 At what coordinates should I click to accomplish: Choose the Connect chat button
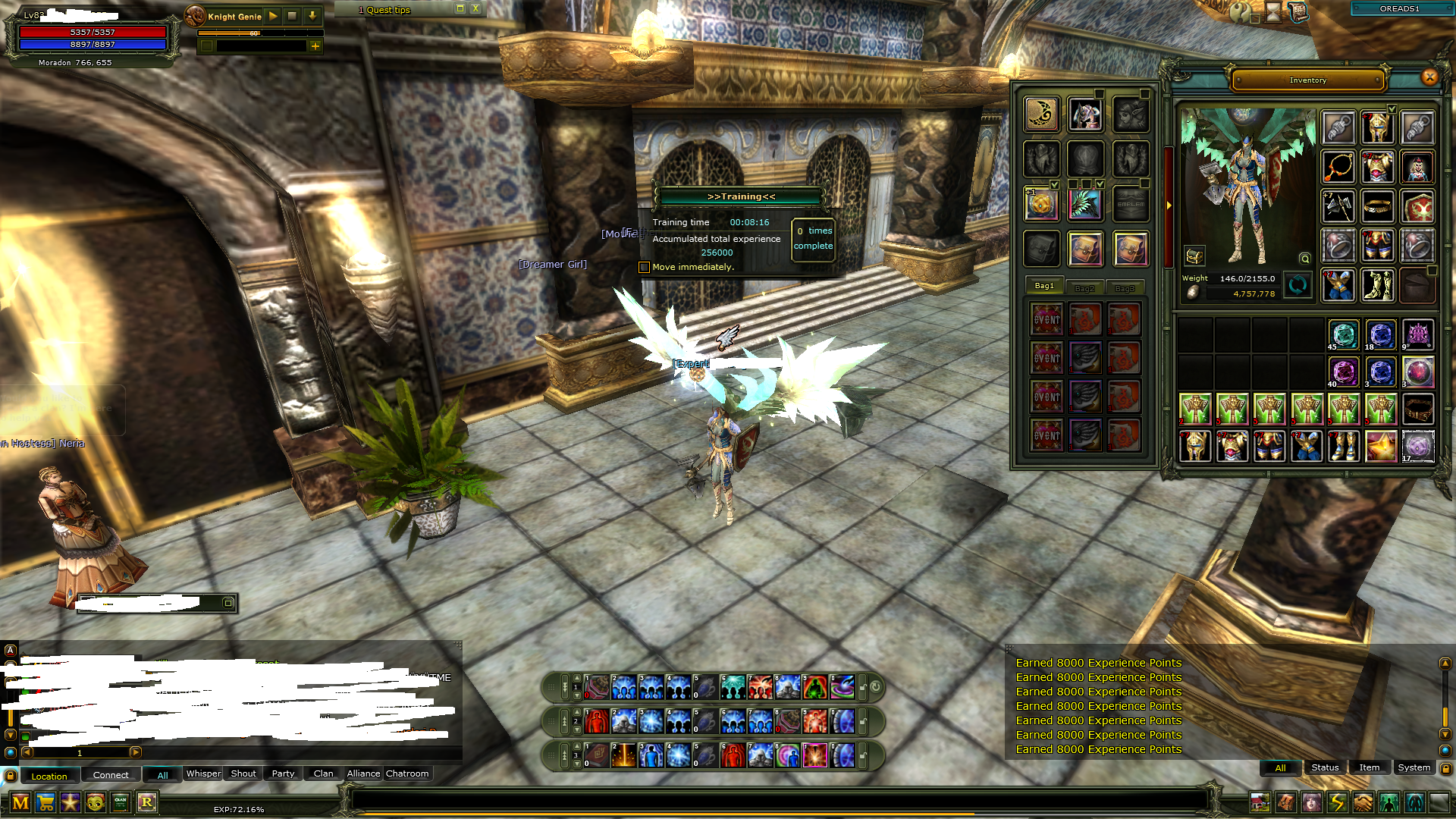click(x=111, y=775)
